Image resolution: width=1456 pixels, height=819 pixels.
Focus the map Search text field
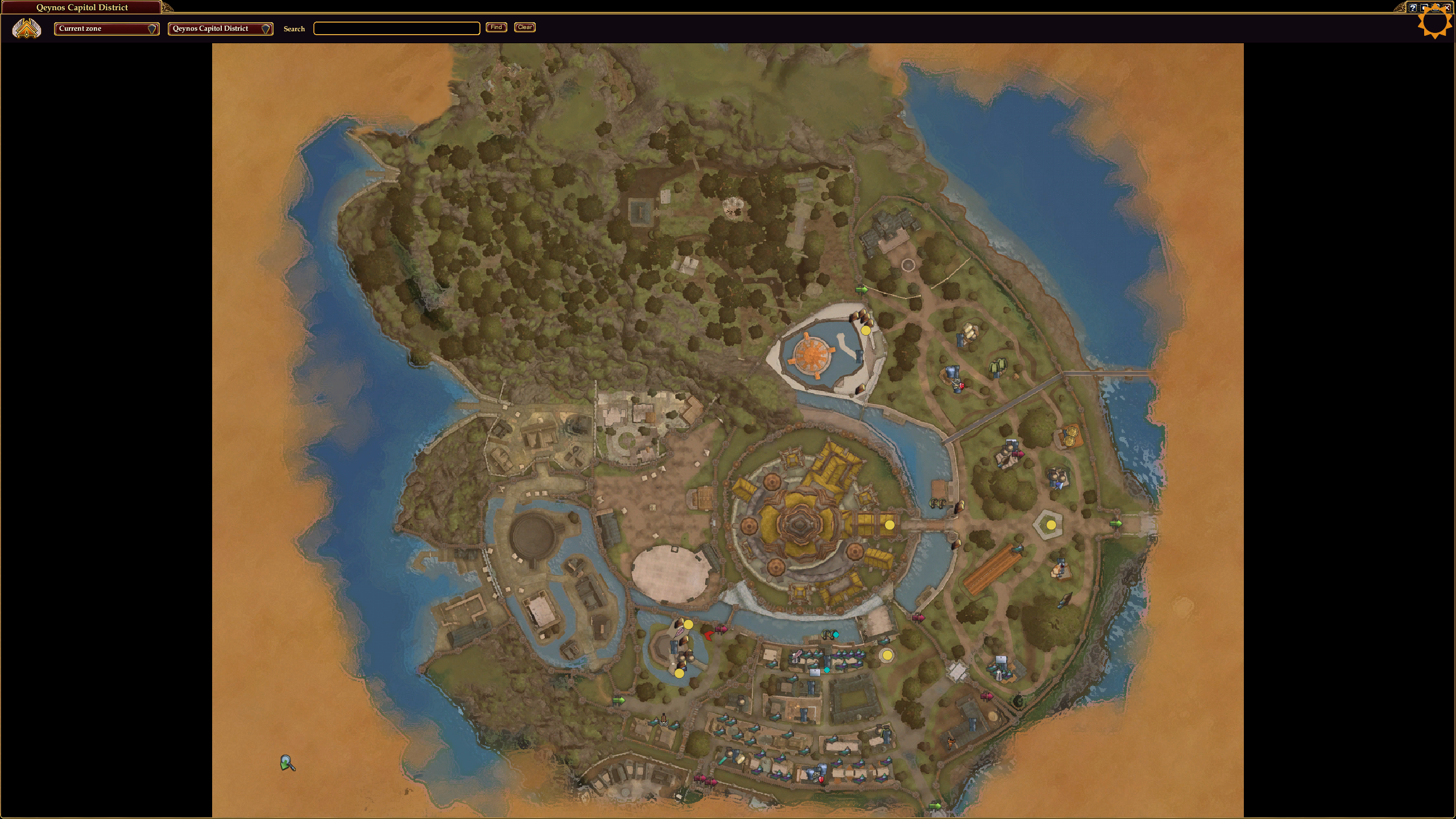396,28
